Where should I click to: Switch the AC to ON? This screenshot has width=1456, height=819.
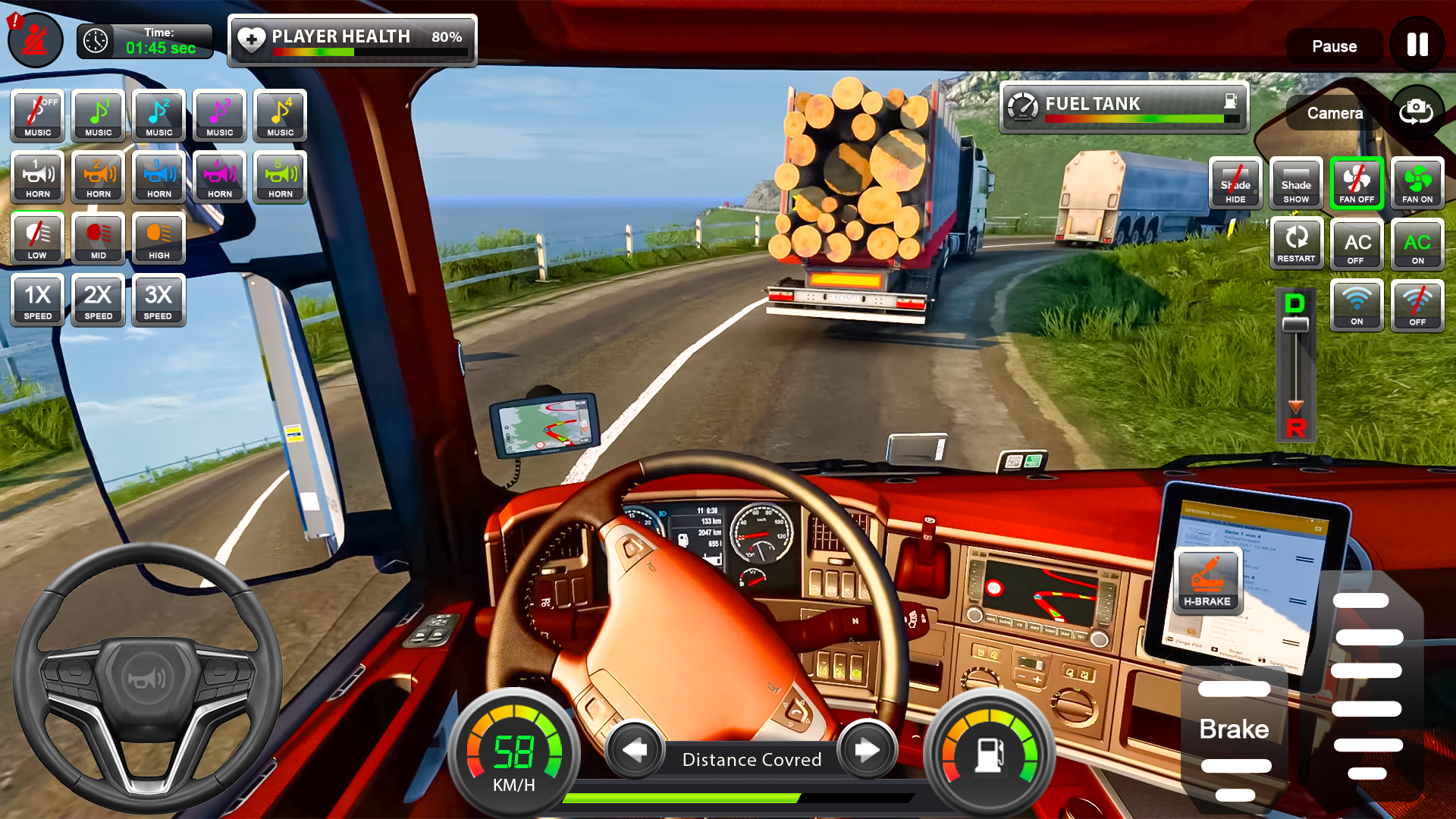(x=1418, y=244)
